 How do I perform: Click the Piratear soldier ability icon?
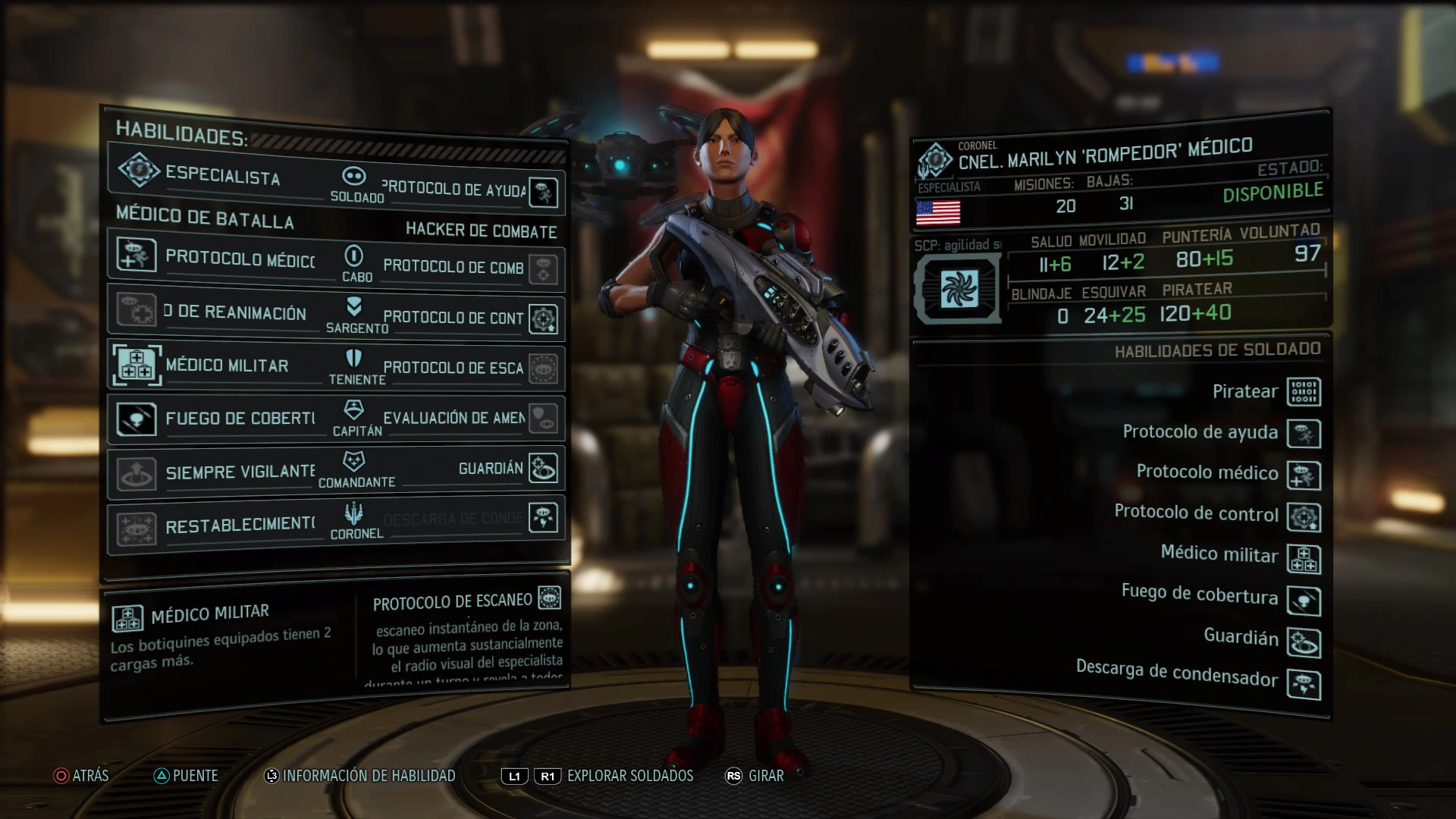click(1304, 392)
